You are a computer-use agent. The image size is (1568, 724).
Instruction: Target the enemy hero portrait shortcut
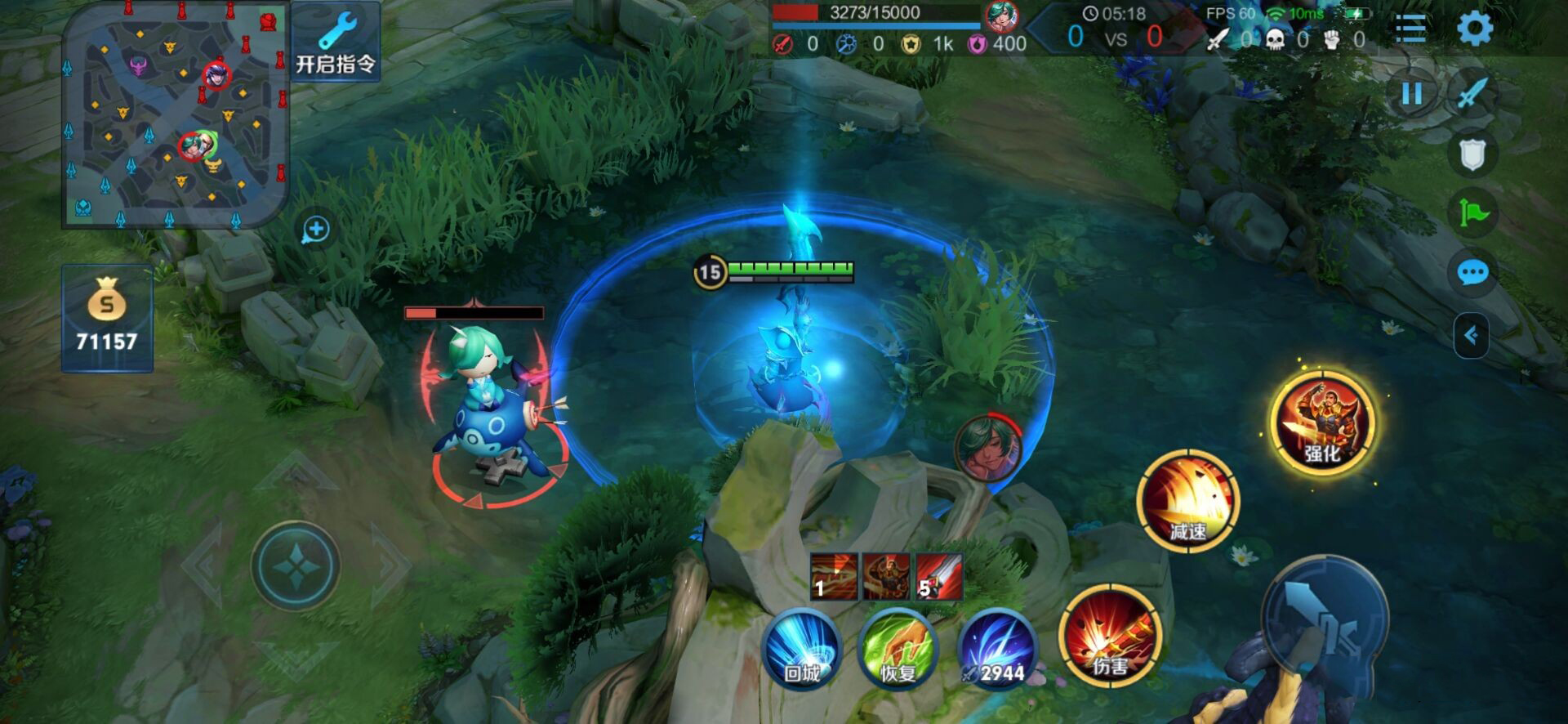(988, 449)
